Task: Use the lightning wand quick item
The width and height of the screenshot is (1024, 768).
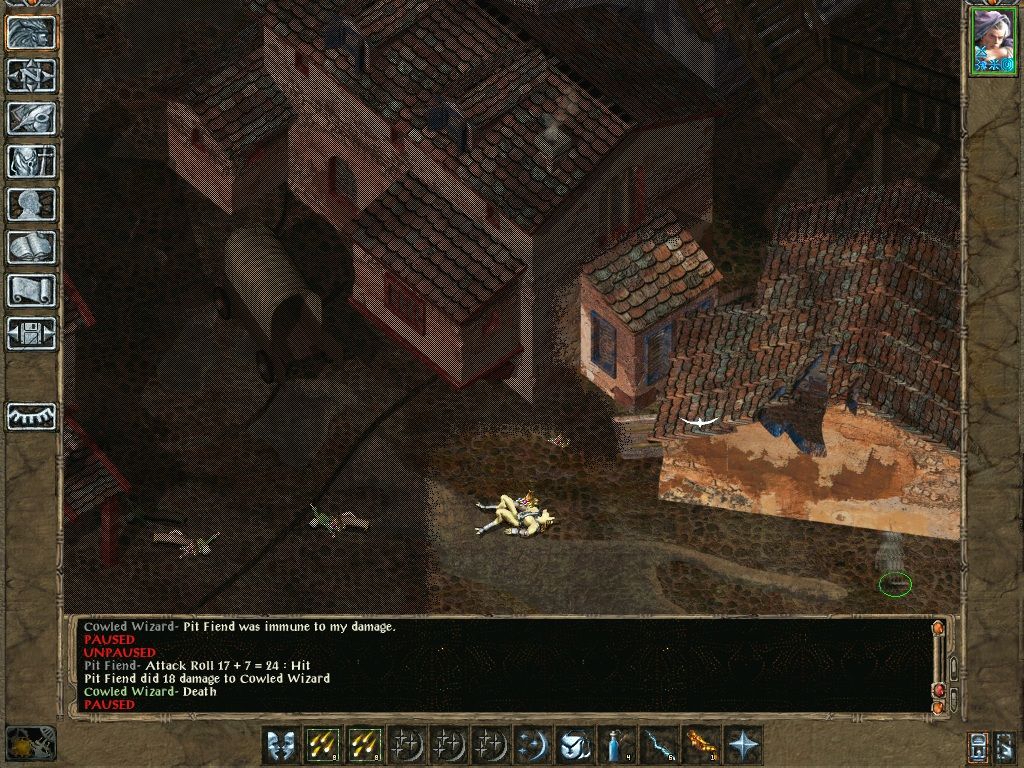Action: click(659, 745)
